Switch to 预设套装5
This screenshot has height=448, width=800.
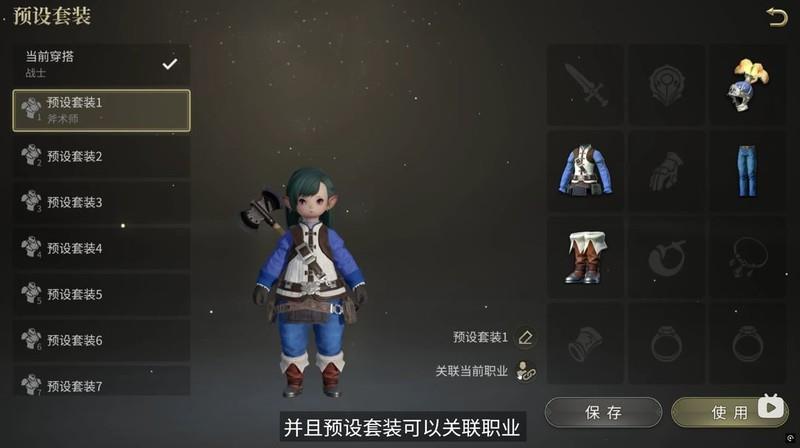101,294
